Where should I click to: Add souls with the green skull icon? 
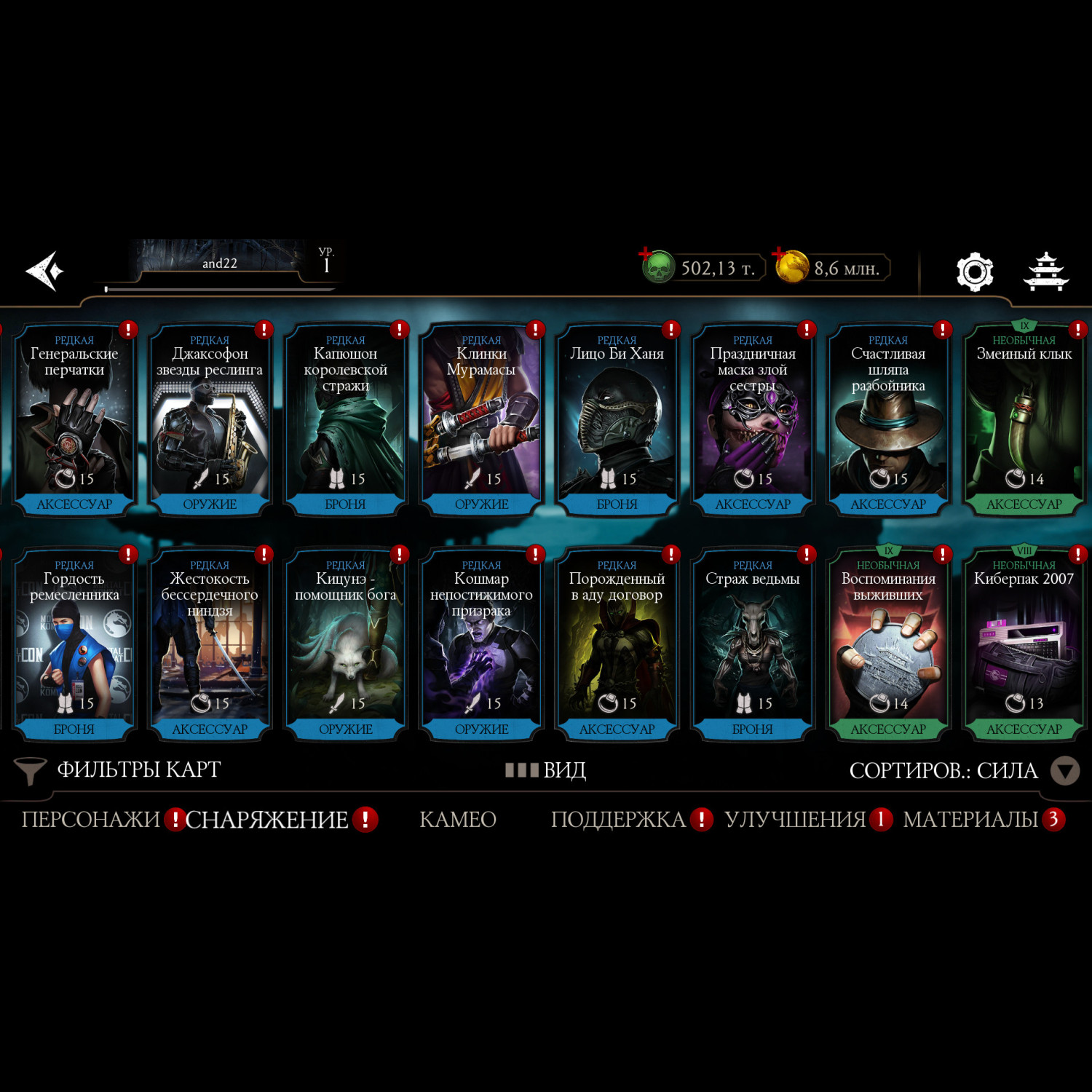[x=657, y=267]
